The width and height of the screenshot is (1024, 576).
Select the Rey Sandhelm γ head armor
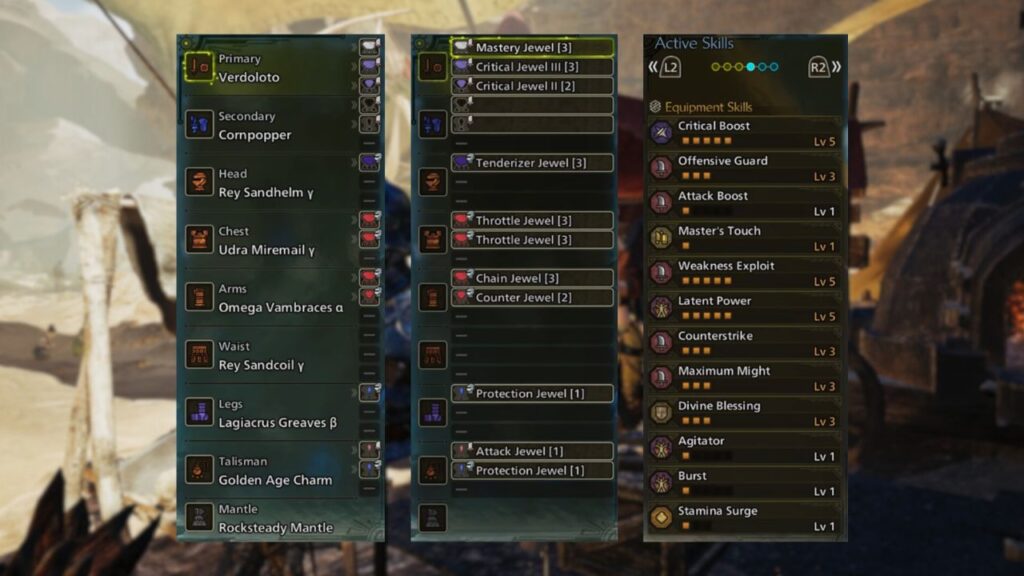[268, 183]
